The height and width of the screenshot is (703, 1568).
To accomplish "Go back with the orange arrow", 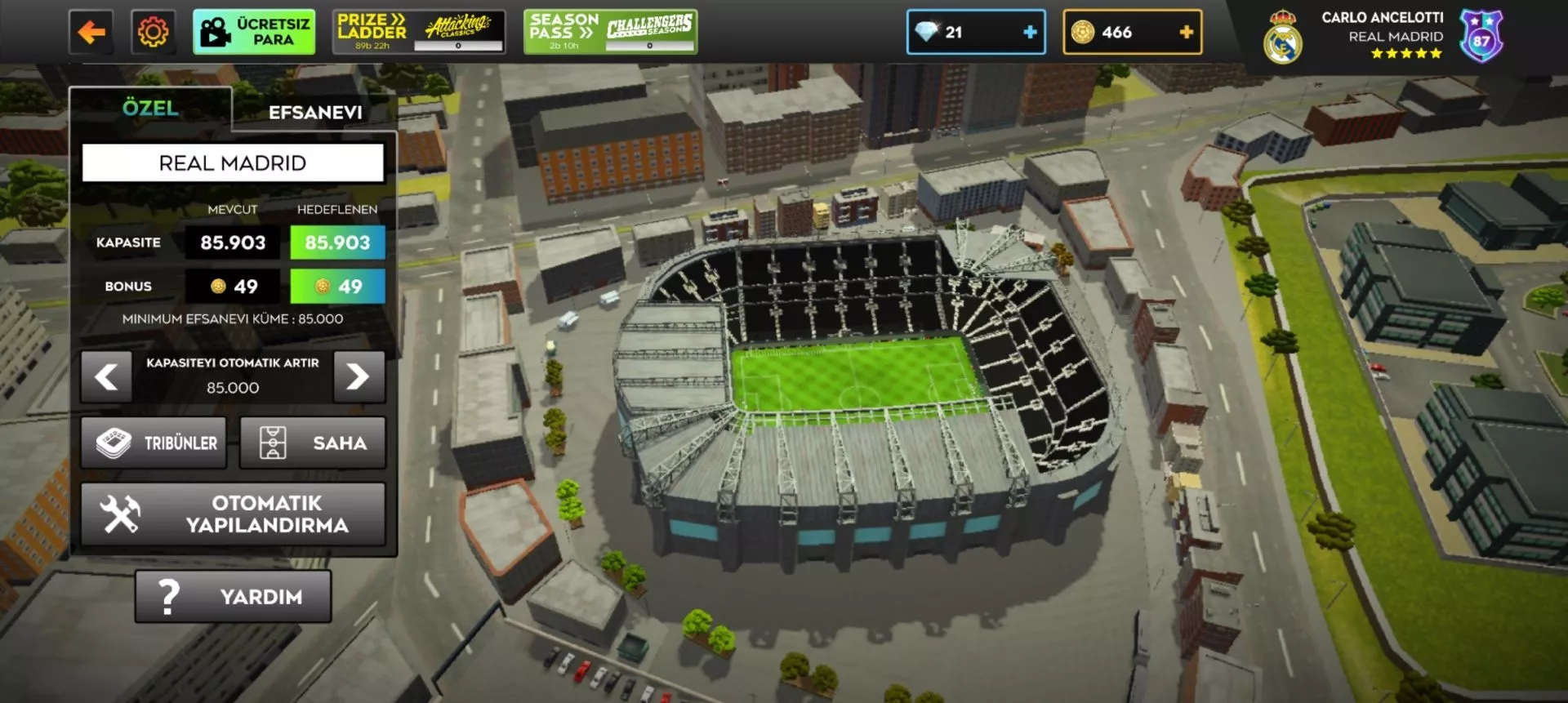I will 91,33.
